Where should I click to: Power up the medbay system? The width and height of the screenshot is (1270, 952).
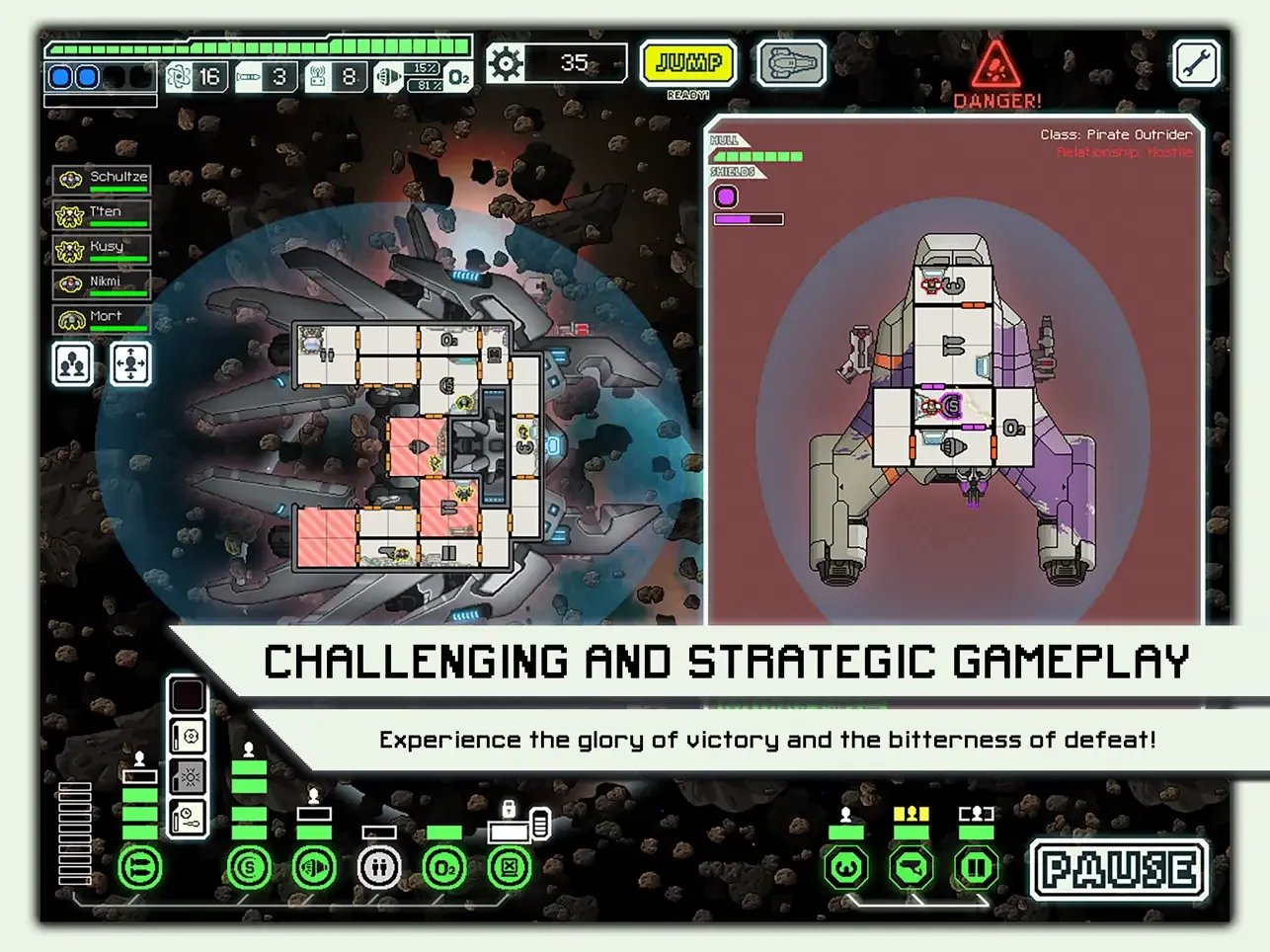coord(379,868)
